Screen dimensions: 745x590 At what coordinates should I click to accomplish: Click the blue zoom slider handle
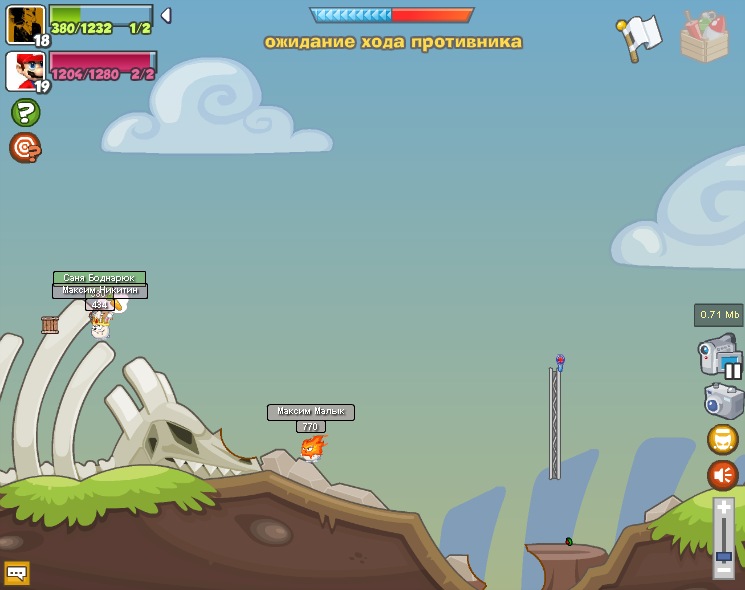723,555
